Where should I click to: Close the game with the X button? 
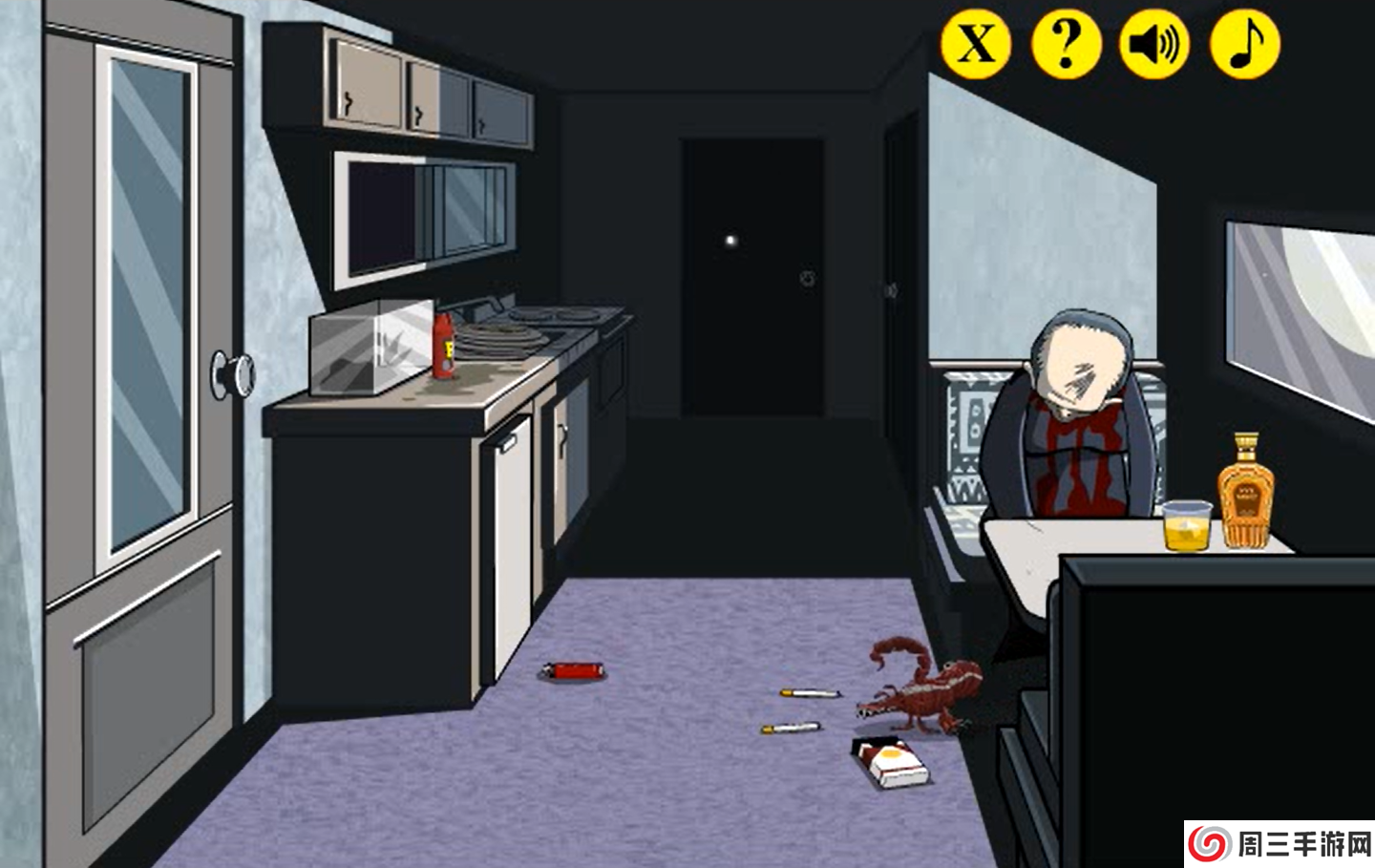(x=976, y=44)
